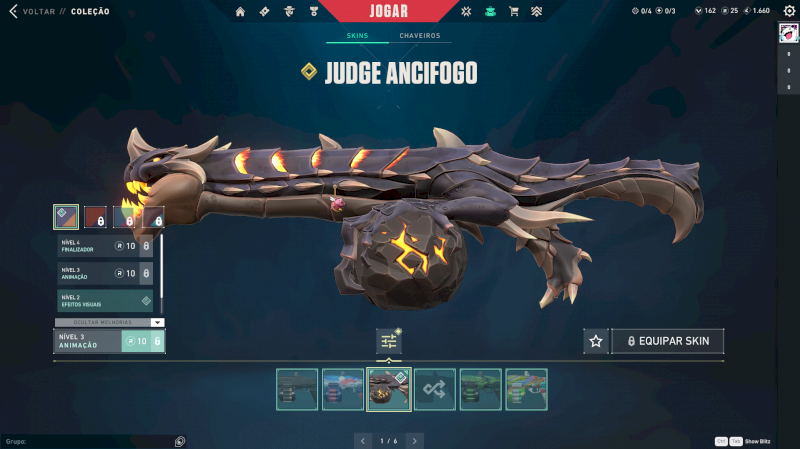The width and height of the screenshot is (800, 449).
Task: Click the Equipar Skin button
Action: [x=668, y=341]
